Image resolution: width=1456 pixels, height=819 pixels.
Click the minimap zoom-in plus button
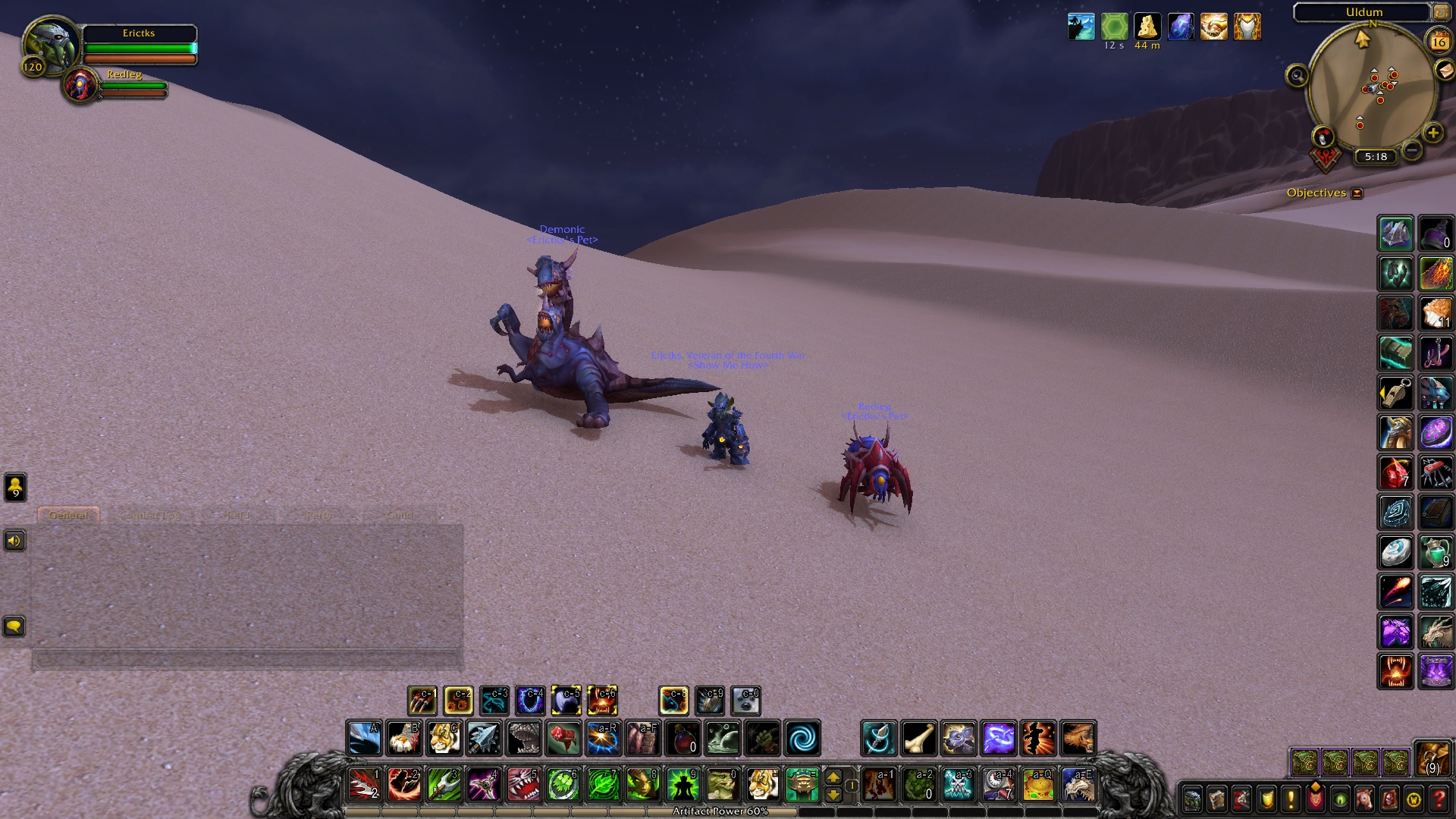(1432, 134)
